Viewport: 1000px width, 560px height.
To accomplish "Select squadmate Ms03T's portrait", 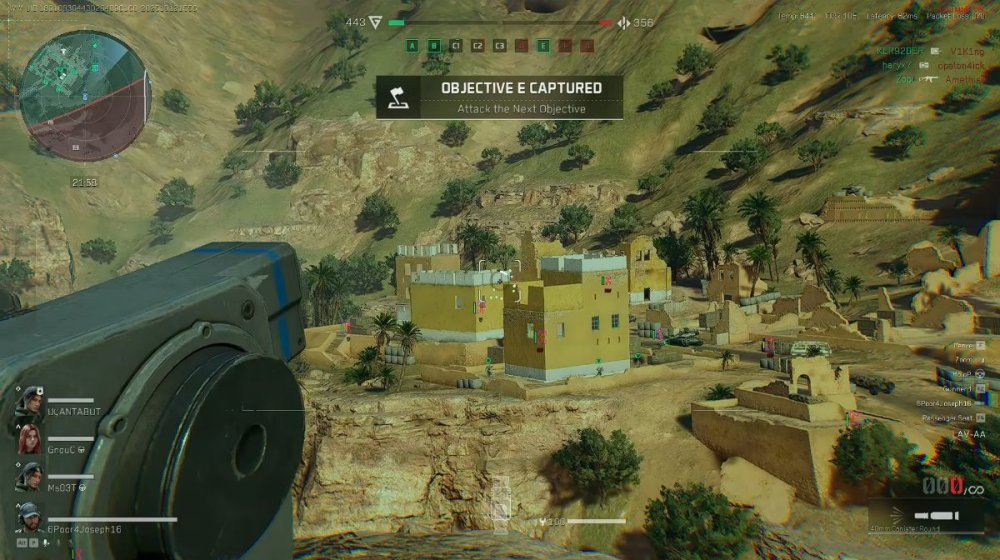I will 28,476.
